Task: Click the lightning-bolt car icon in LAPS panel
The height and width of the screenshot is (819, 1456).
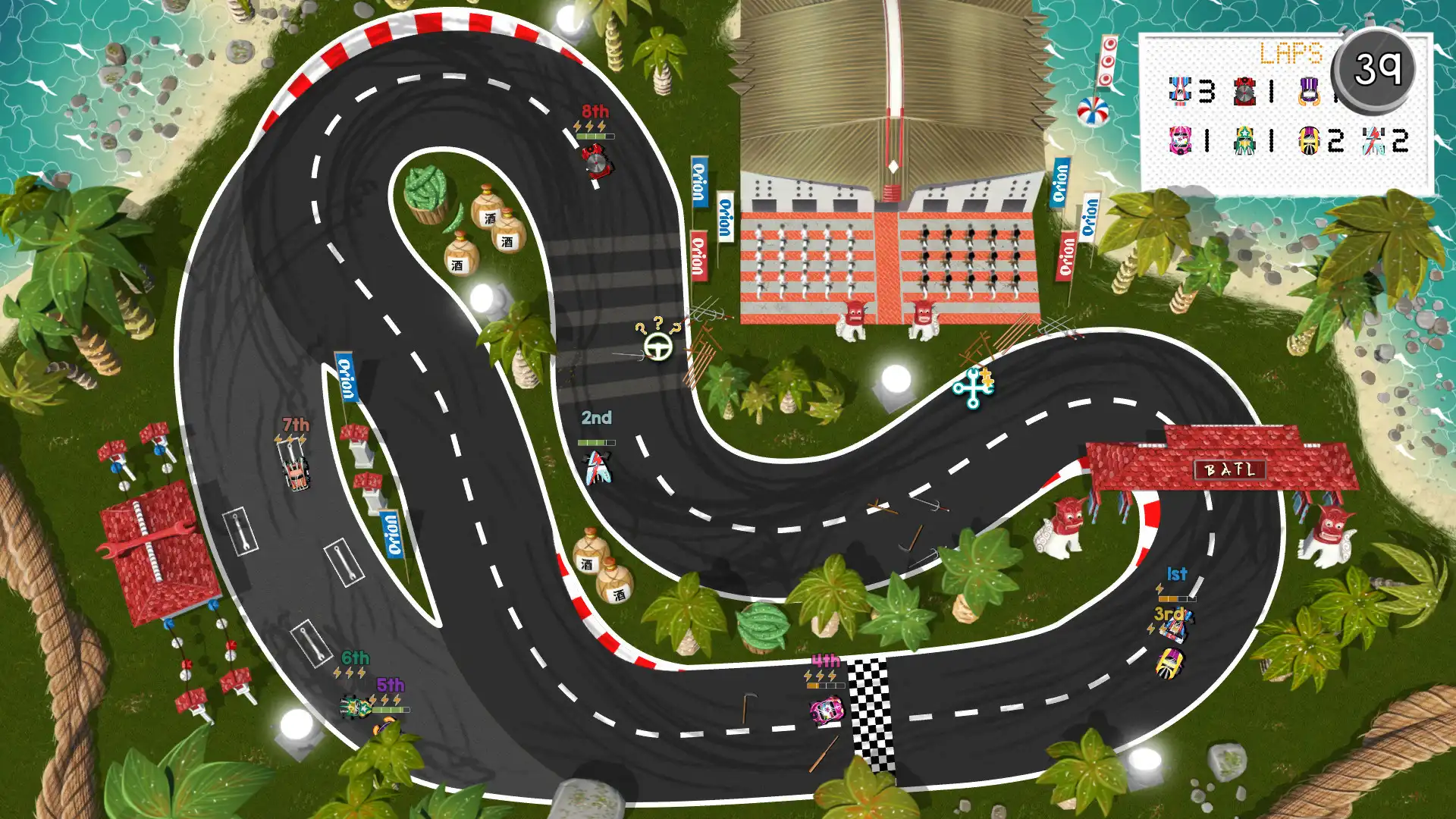Action: pos(1372,141)
